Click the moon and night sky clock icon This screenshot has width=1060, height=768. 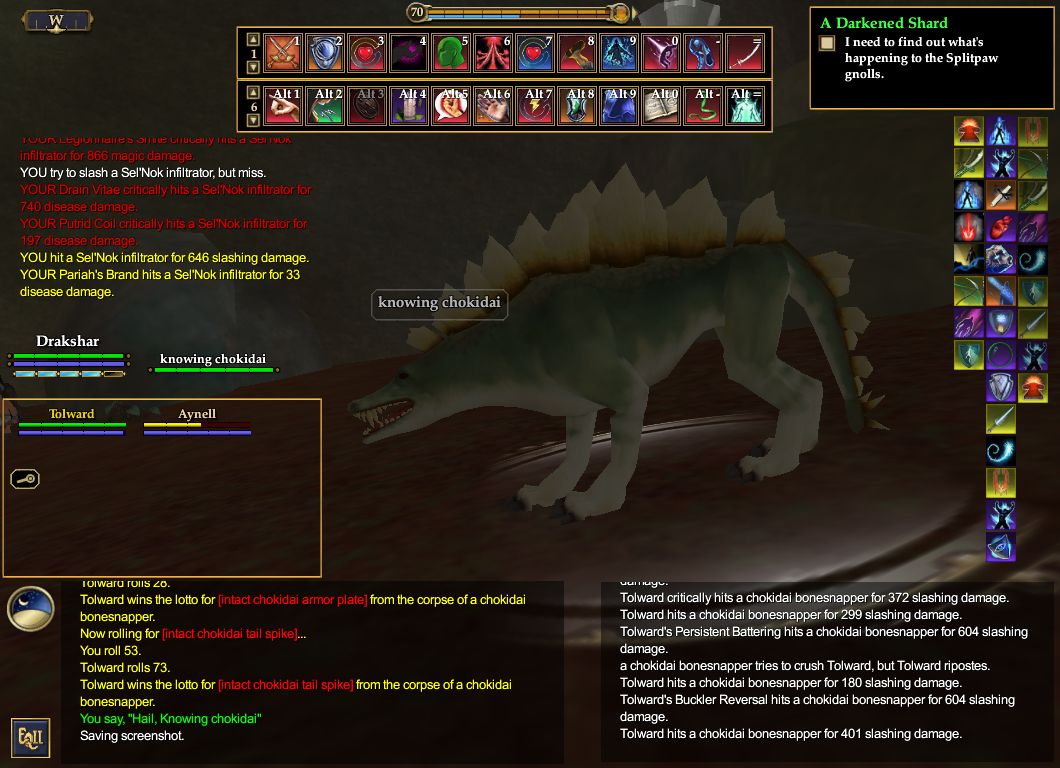coord(30,608)
